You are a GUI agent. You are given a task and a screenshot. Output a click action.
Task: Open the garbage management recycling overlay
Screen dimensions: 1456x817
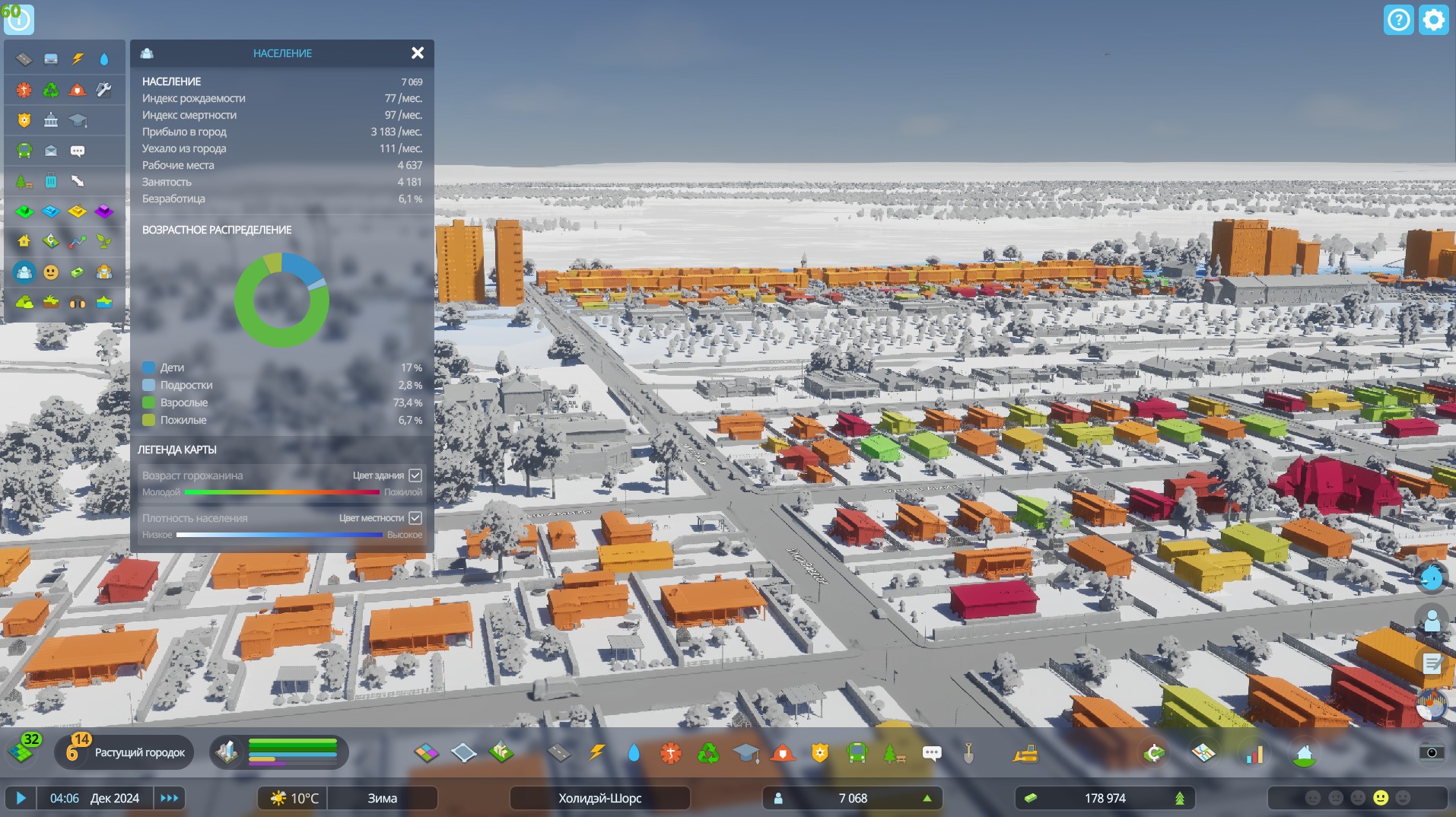click(x=51, y=90)
